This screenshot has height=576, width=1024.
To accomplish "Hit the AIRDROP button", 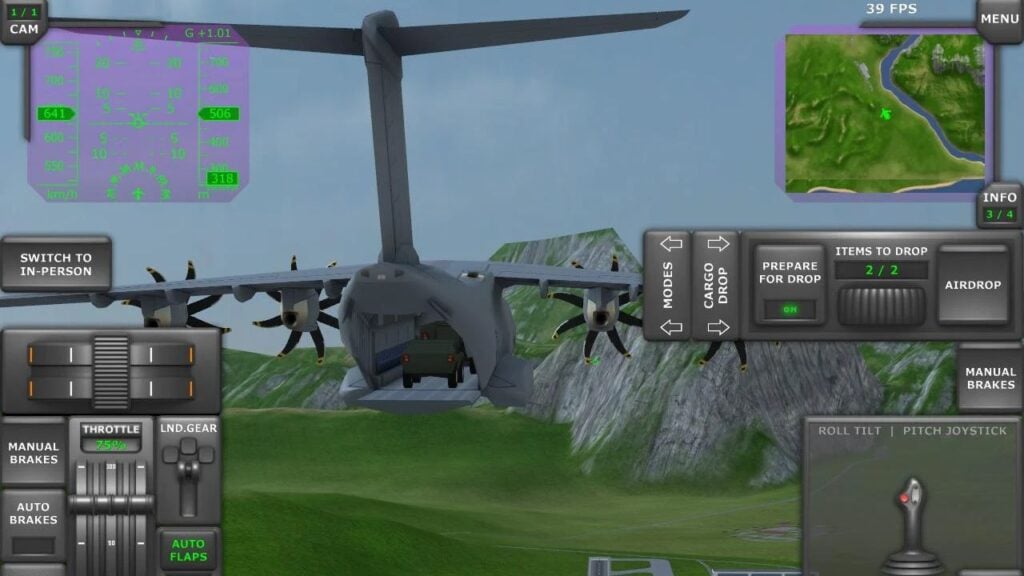I will tap(973, 285).
